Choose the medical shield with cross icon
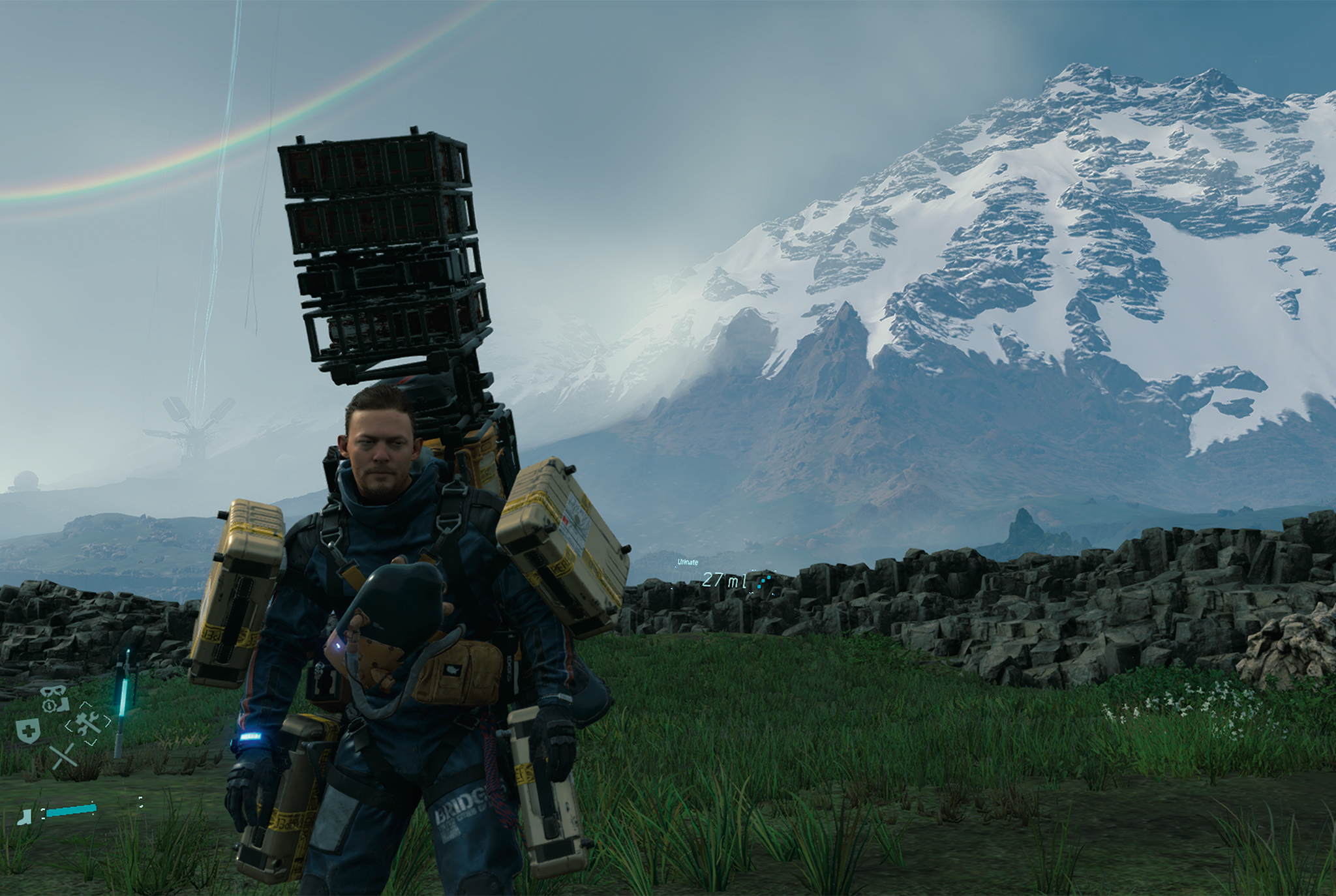Image resolution: width=1336 pixels, height=896 pixels. 27,731
